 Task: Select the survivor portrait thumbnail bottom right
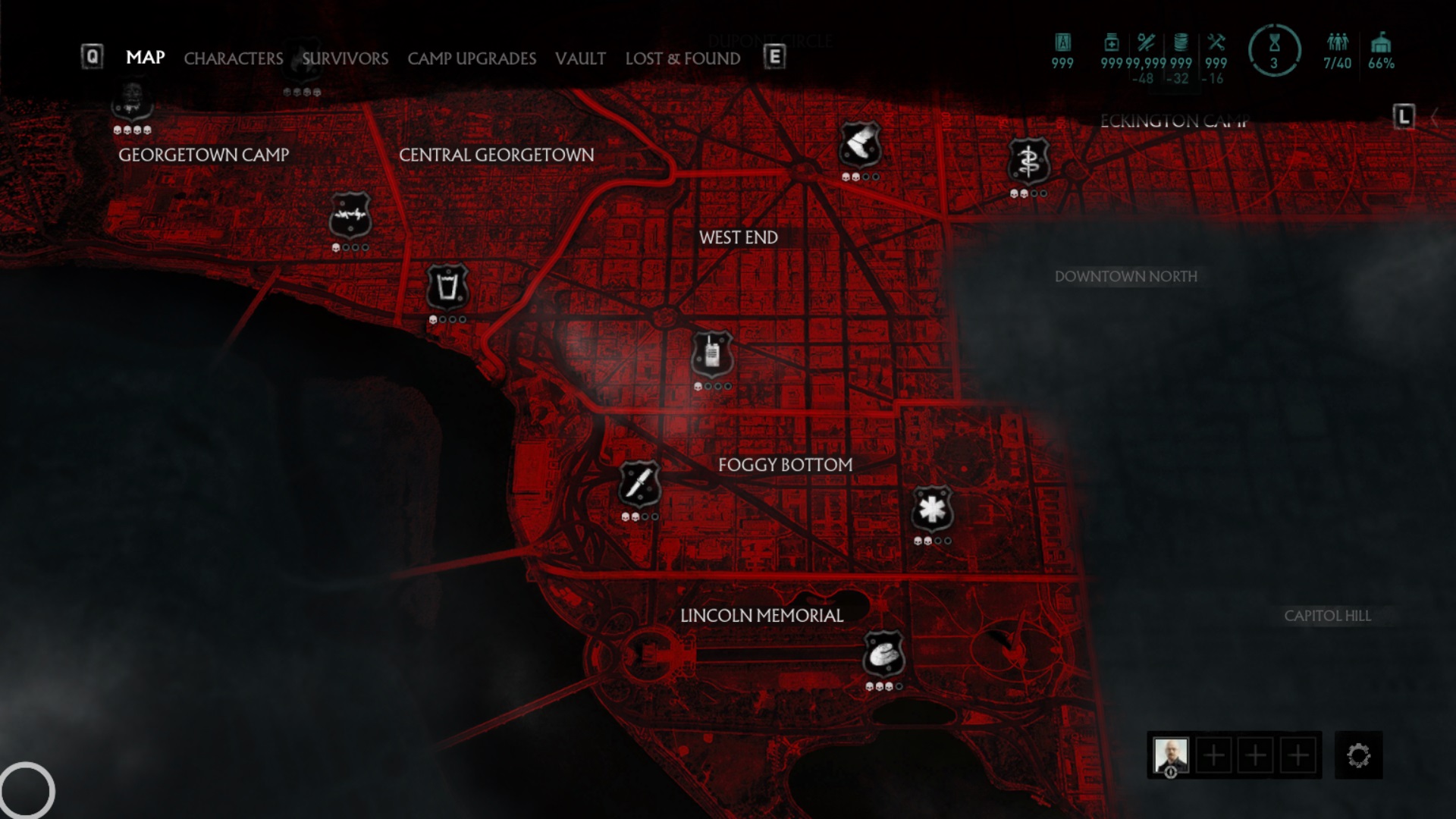tap(1174, 755)
